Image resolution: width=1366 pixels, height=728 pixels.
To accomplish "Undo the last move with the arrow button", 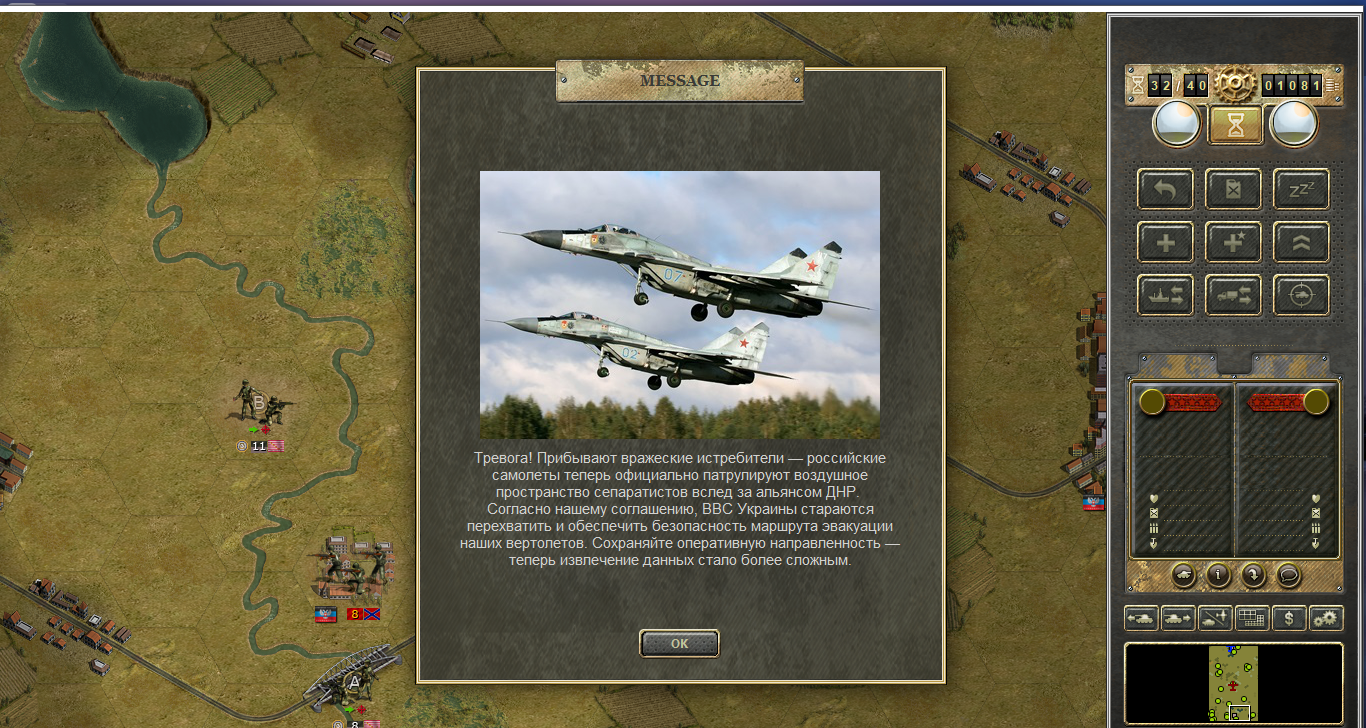I will tap(1165, 188).
